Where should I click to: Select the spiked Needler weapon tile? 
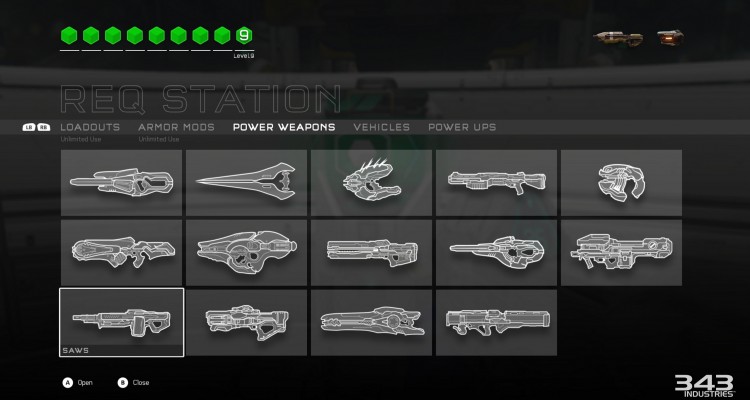tap(371, 182)
